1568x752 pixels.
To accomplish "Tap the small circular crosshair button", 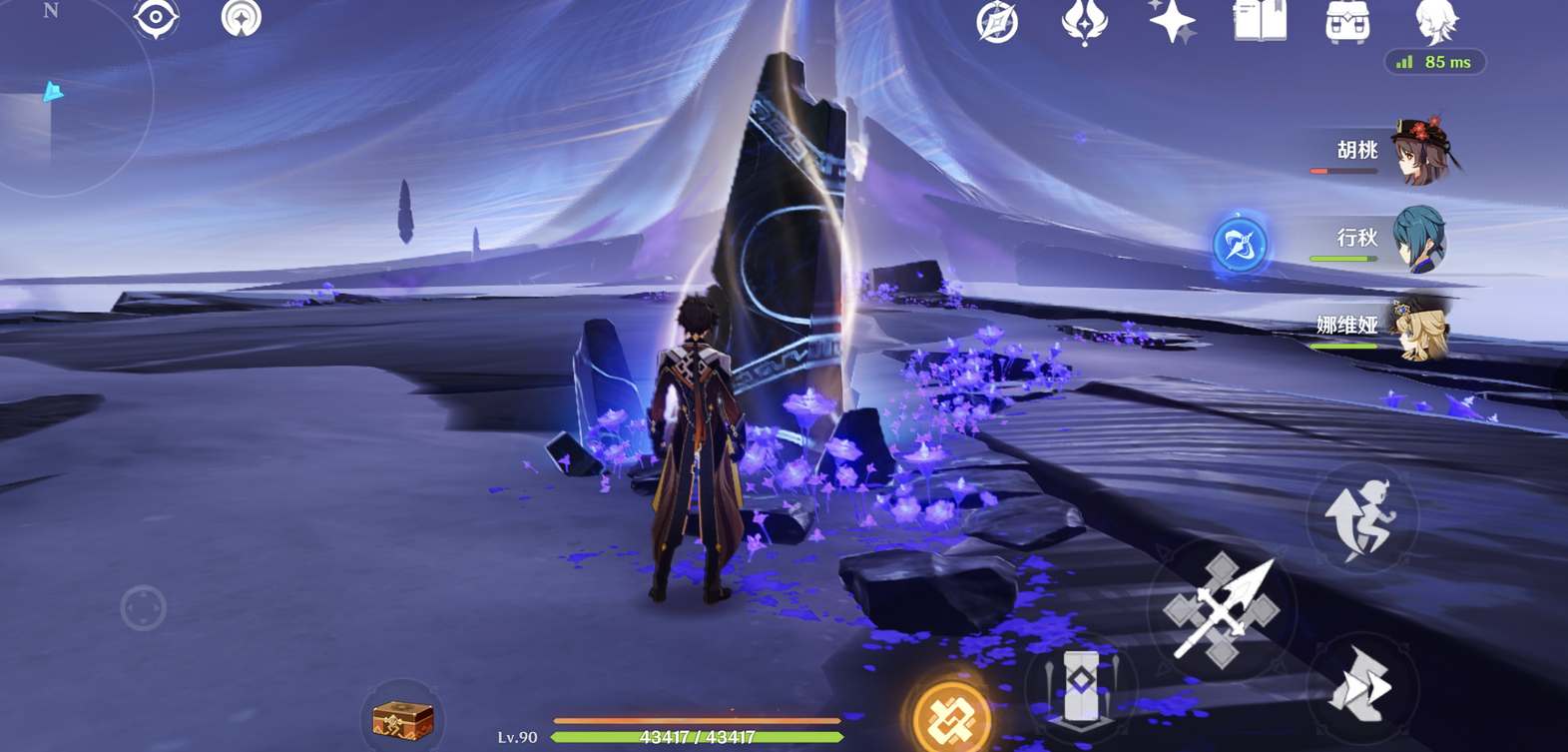I will coord(143,607).
